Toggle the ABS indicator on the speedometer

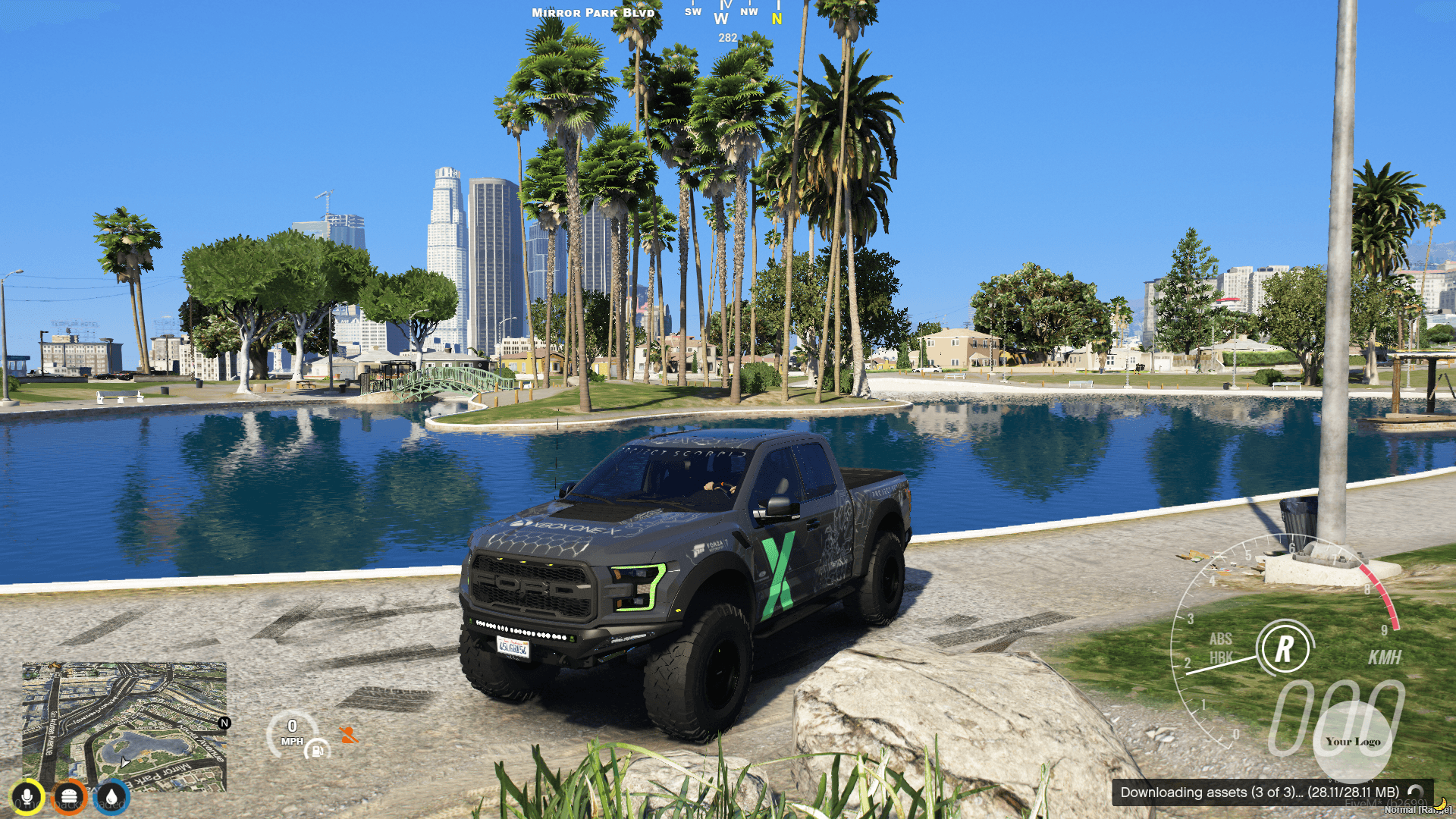[x=1221, y=639]
